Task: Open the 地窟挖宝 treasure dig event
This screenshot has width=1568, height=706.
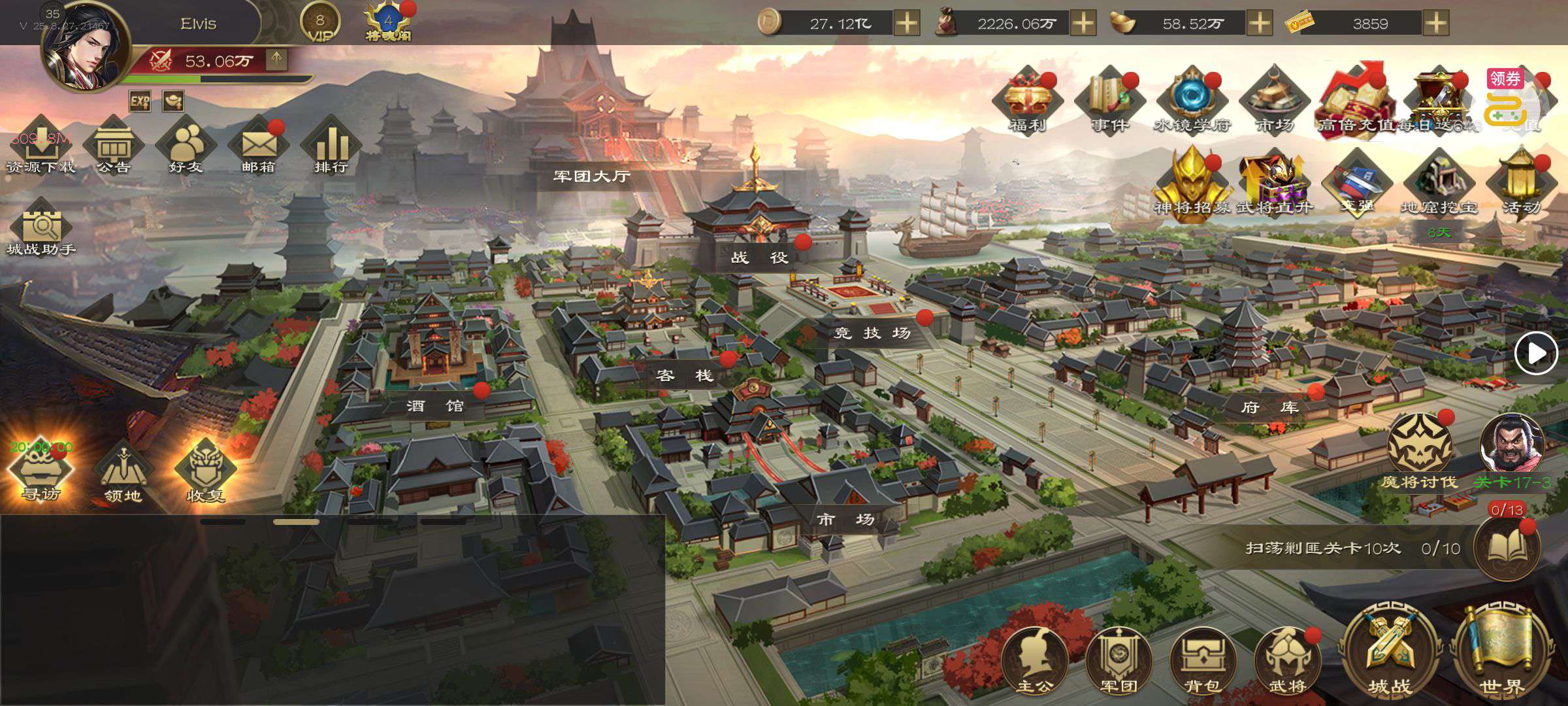Action: point(1439,183)
